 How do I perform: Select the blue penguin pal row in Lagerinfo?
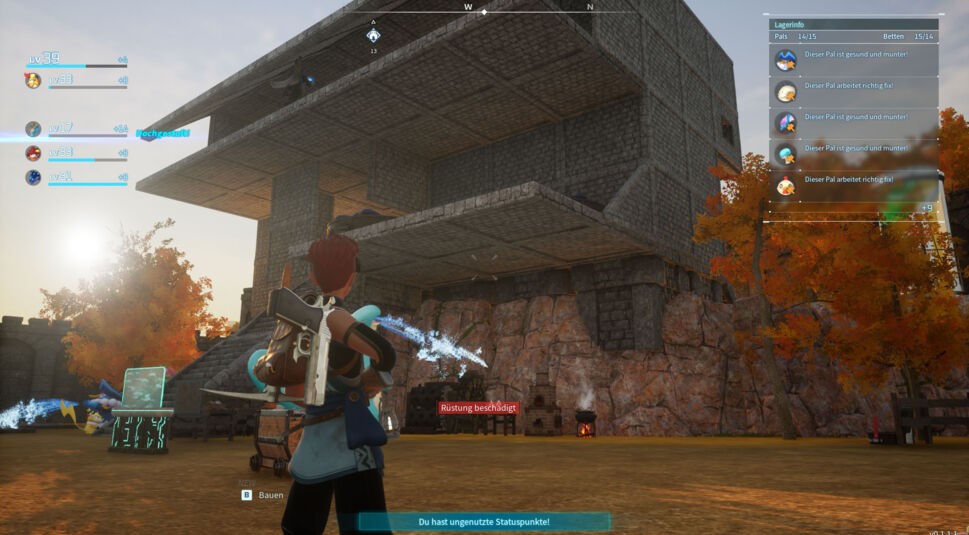pyautogui.click(x=786, y=60)
